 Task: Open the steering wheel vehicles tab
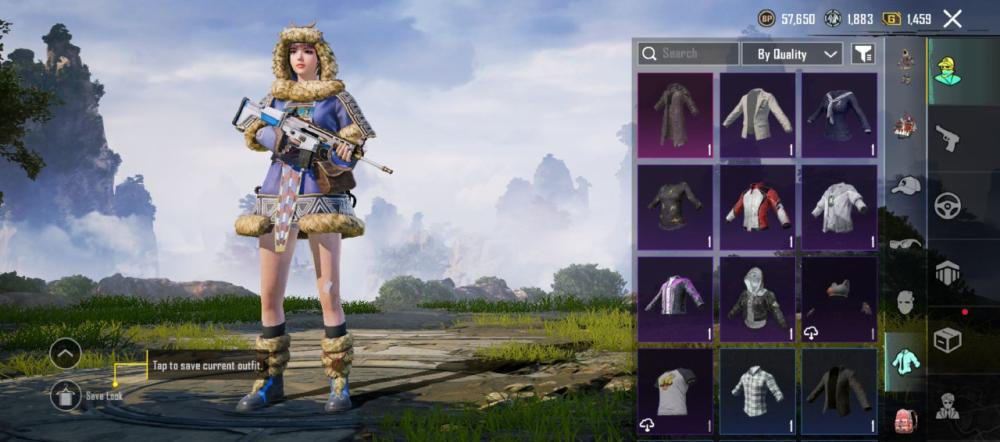coord(947,206)
